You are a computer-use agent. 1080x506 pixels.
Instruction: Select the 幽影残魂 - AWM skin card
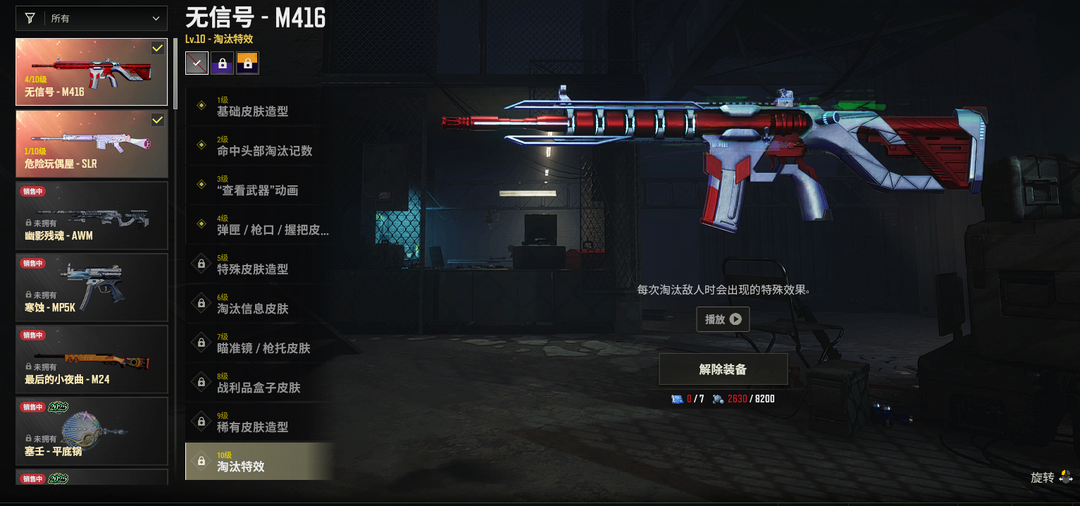coord(91,215)
